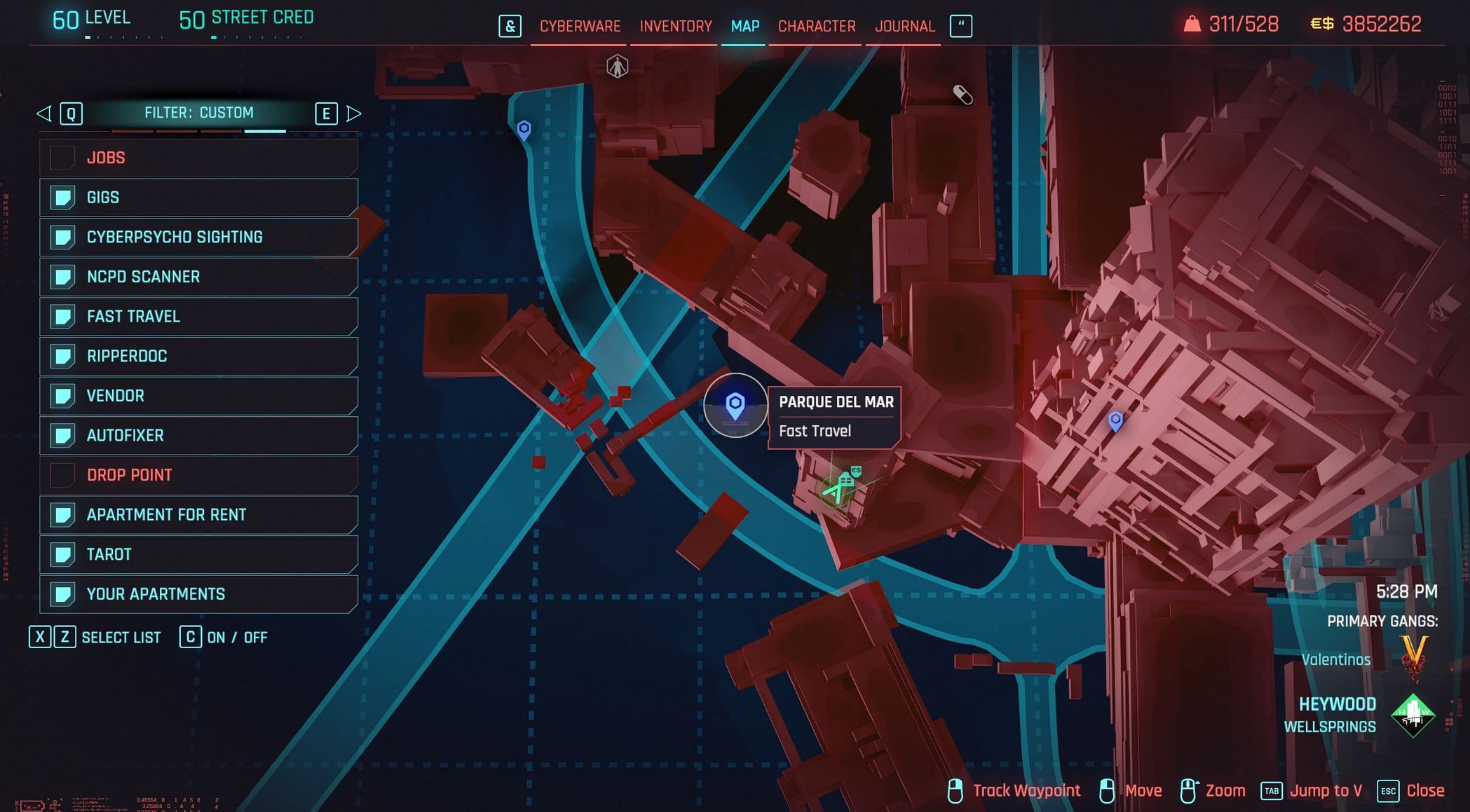Screen dimensions: 1470x812
Task: Go to the Journal tab
Action: [904, 27]
